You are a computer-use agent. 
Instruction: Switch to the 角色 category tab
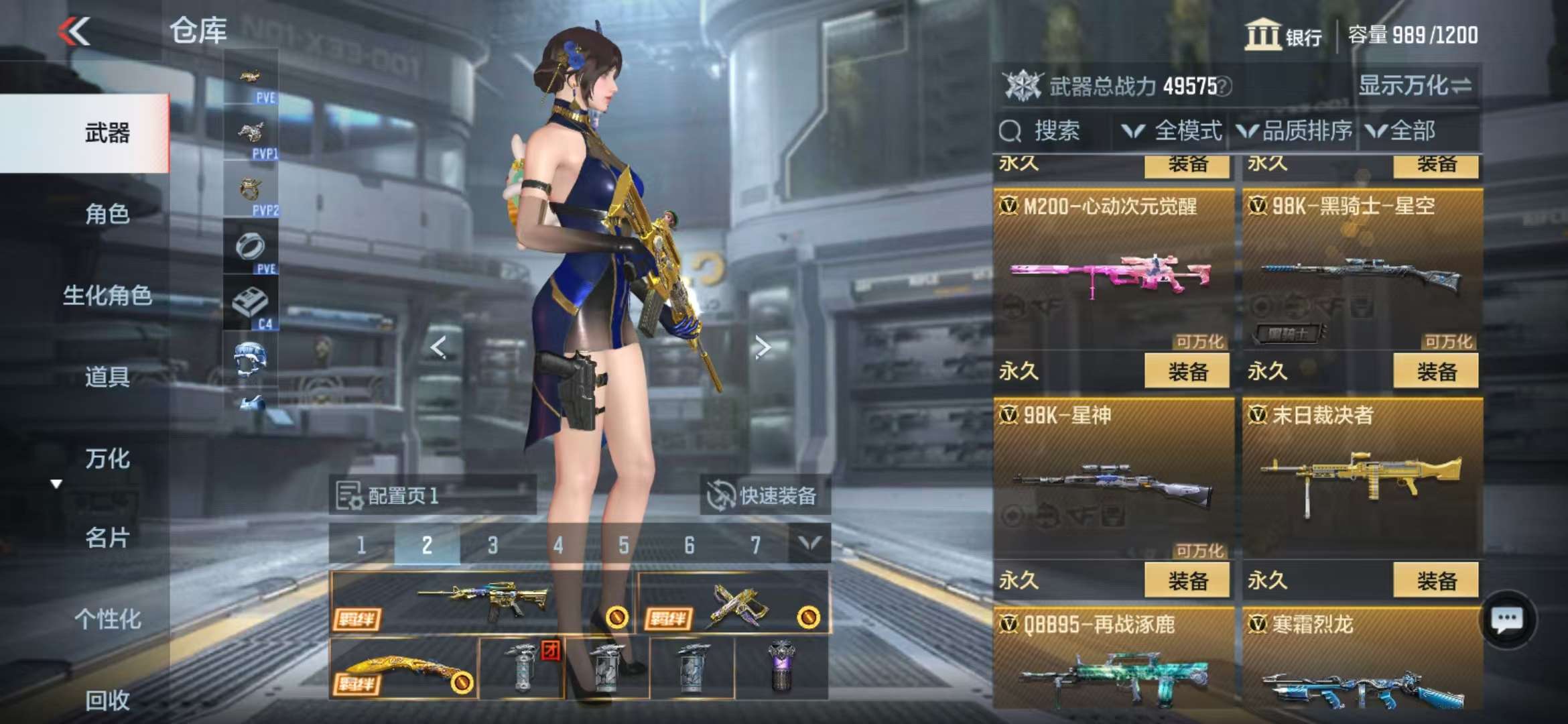[107, 215]
